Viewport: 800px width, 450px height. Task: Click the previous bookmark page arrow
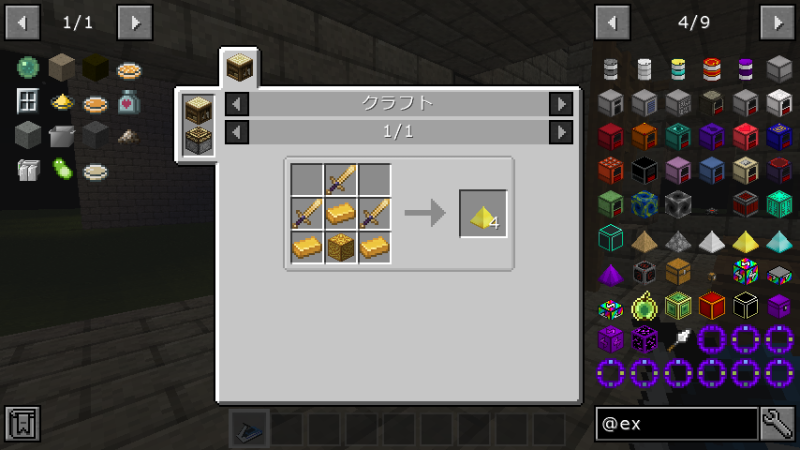[22, 21]
